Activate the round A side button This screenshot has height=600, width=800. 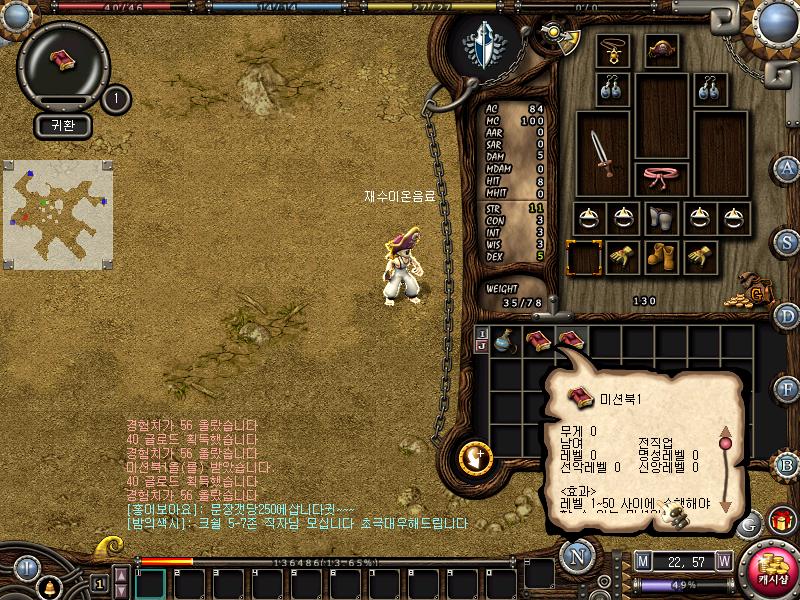(x=788, y=167)
